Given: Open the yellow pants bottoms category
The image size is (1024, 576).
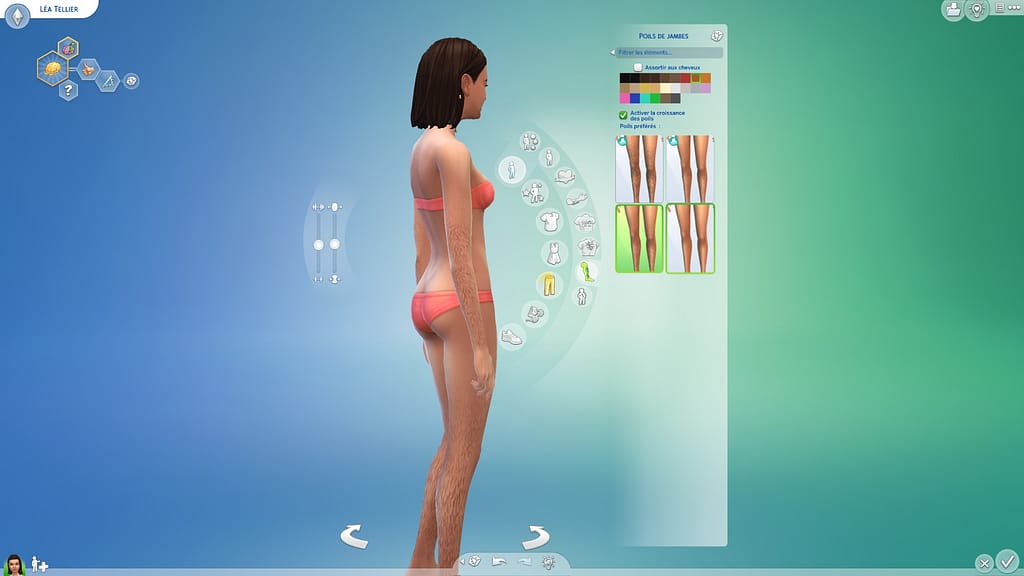Looking at the screenshot, I should 546,284.
